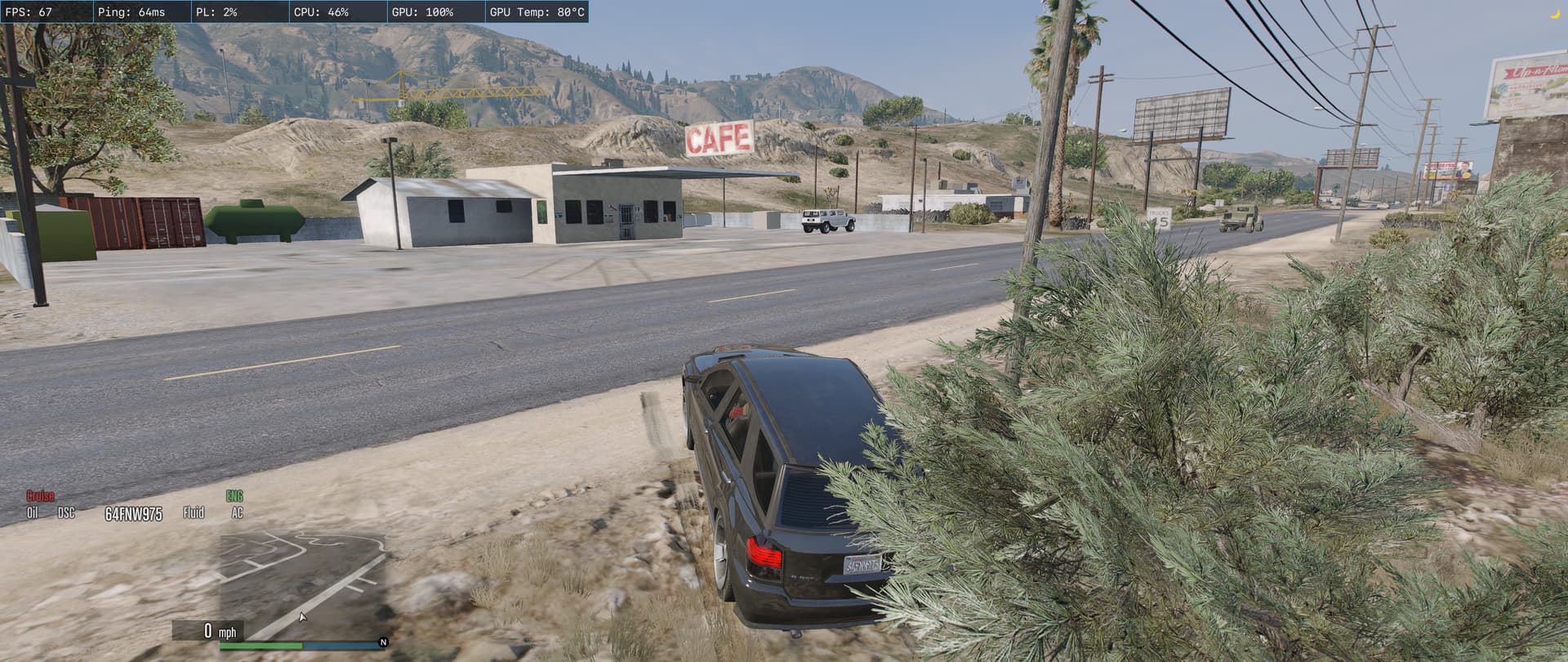The image size is (1568, 662).
Task: Toggle the AC indicator
Action: pyautogui.click(x=237, y=513)
